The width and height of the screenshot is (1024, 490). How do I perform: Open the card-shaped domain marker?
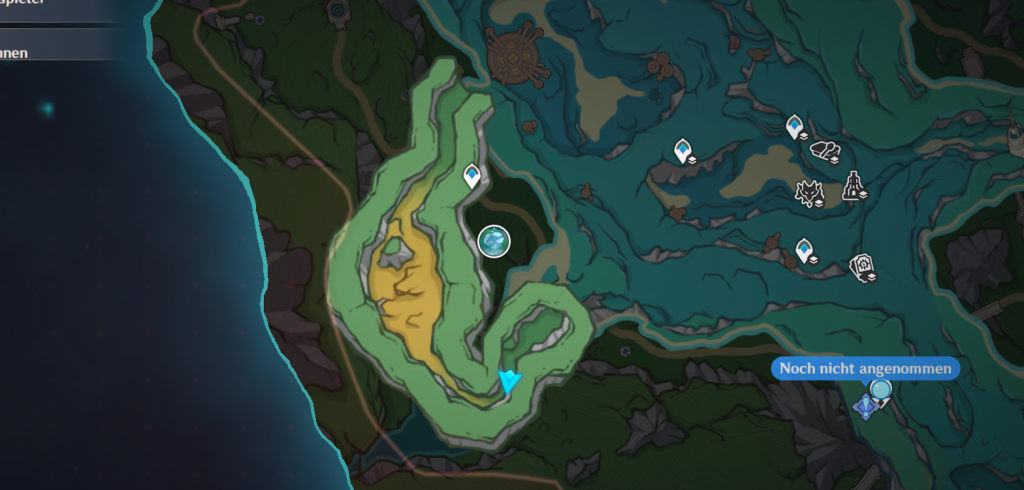tap(861, 267)
